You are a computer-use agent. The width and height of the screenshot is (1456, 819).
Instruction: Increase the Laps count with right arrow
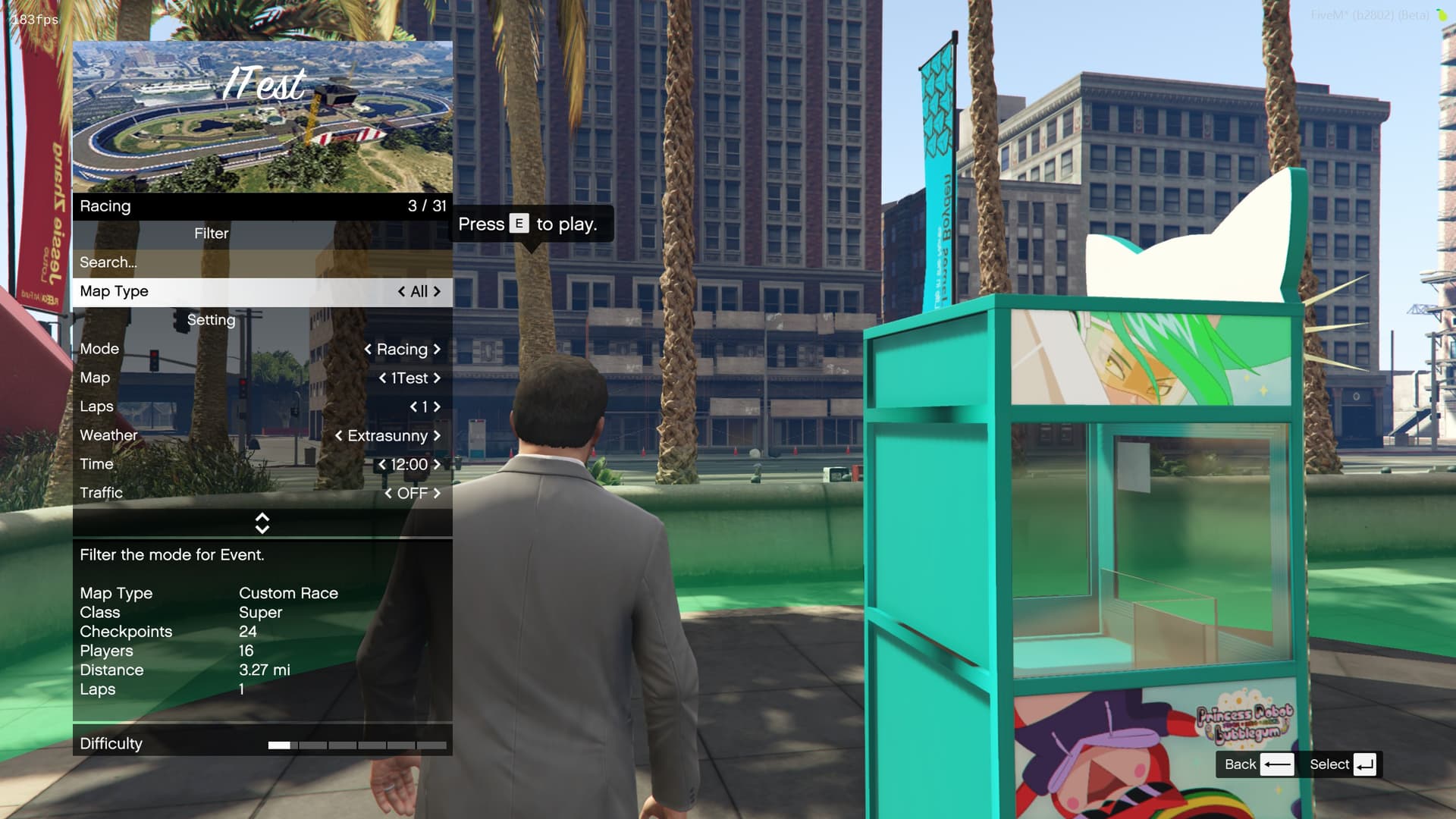click(438, 407)
